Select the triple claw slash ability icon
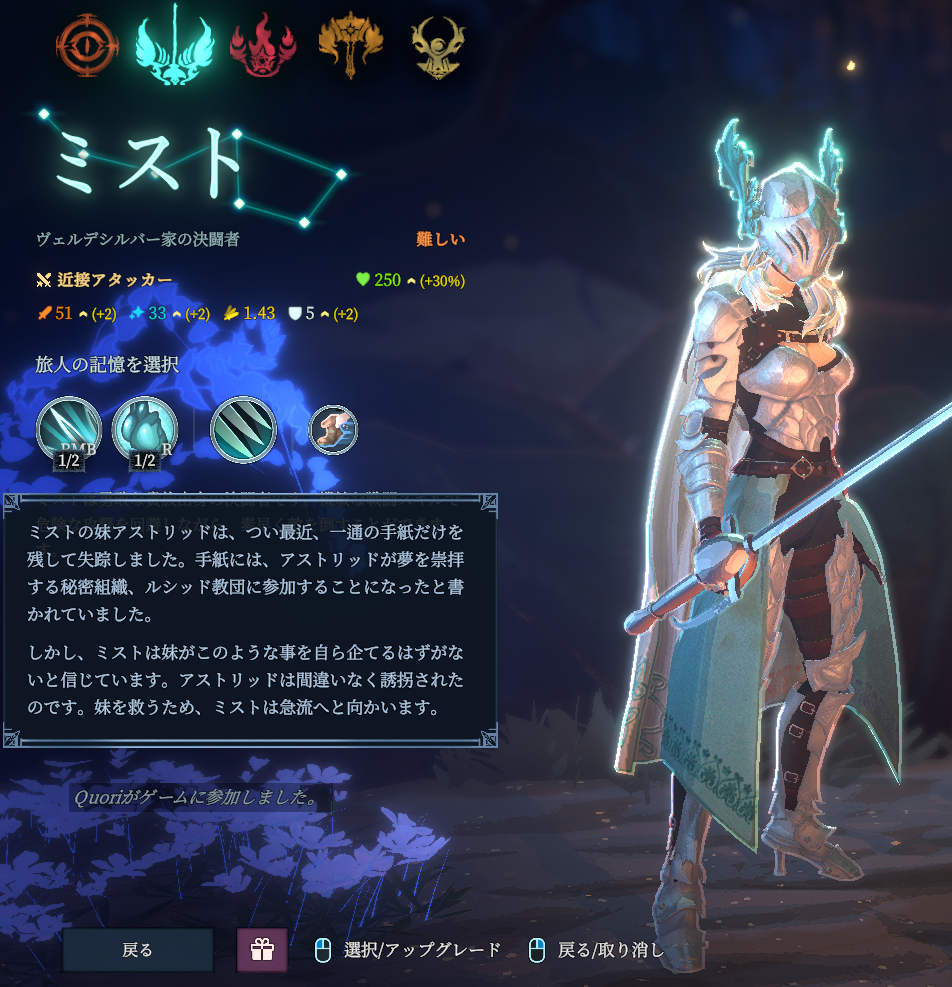 [243, 431]
